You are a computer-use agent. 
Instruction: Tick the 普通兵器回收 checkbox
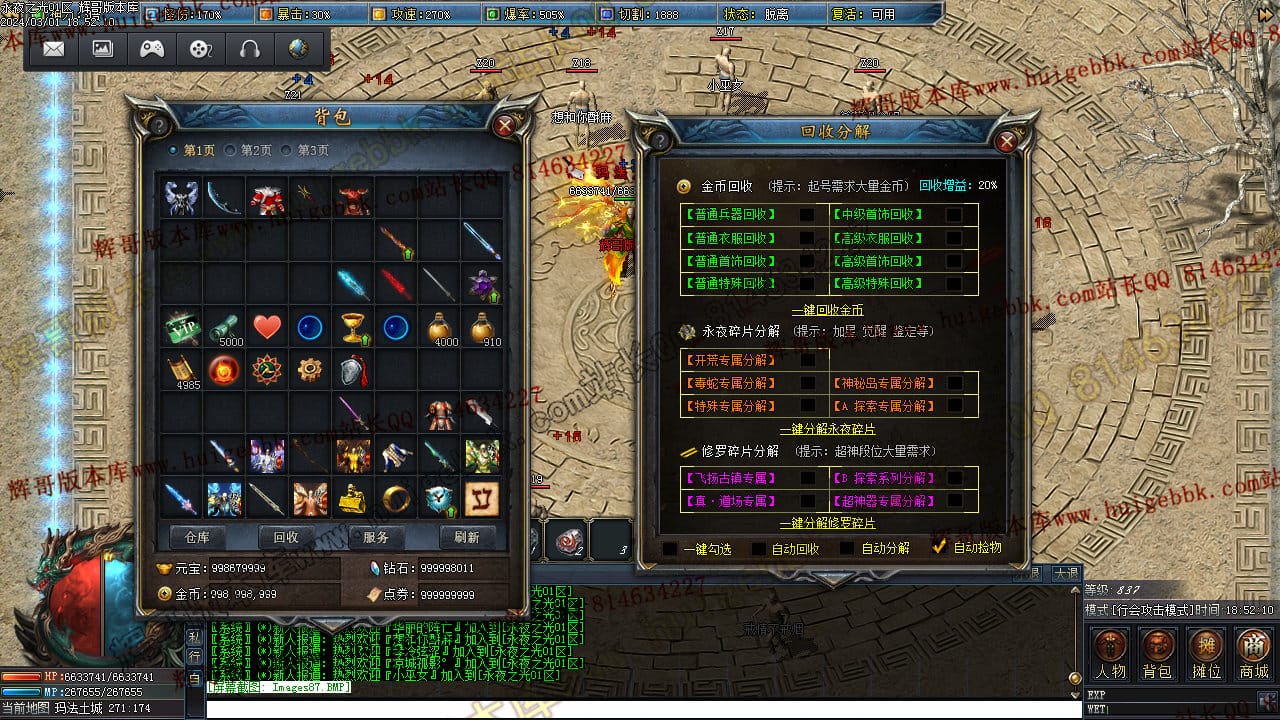pos(806,214)
